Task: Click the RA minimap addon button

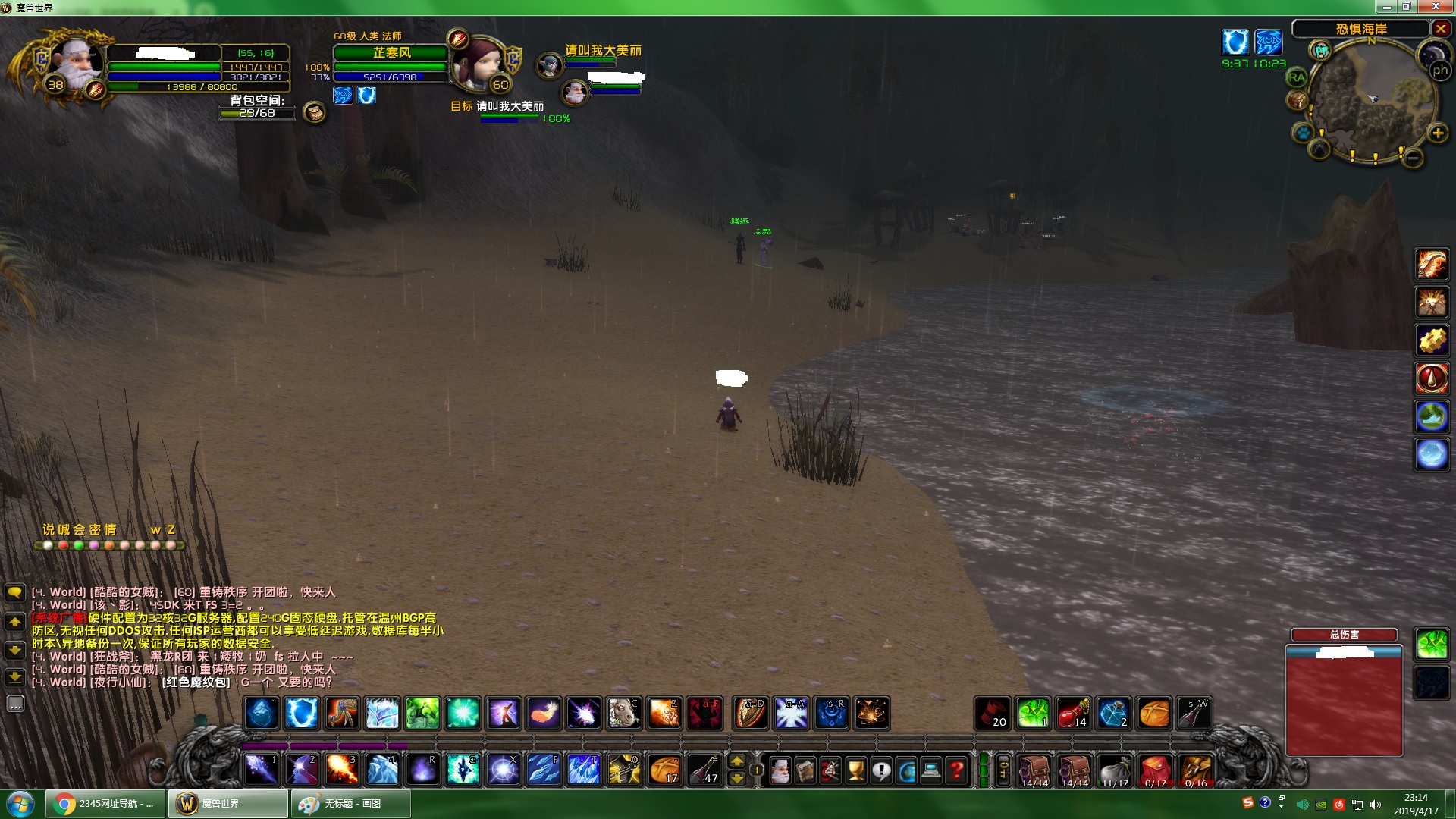Action: 1297,77
